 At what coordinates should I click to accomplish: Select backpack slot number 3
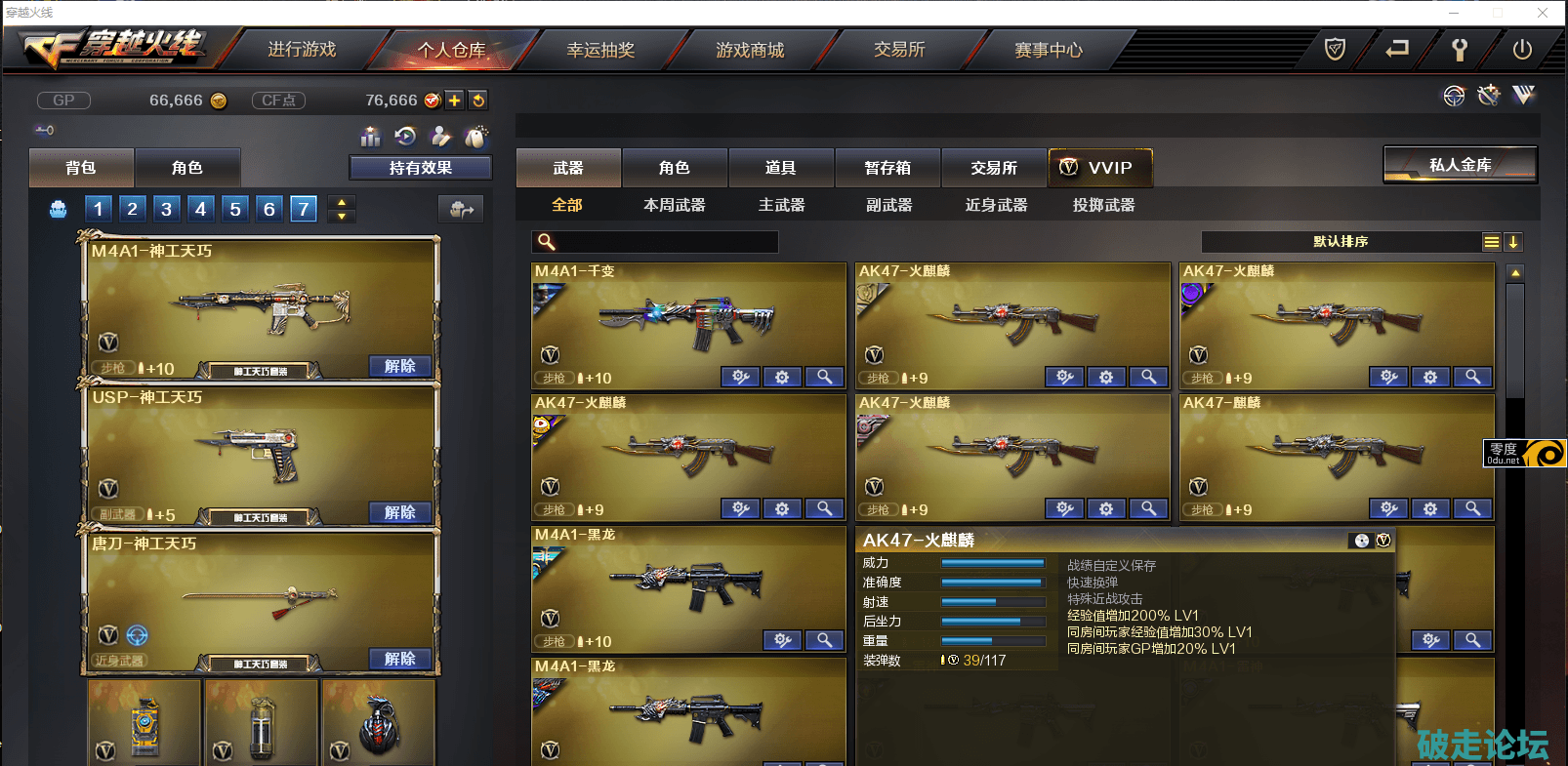[x=167, y=209]
